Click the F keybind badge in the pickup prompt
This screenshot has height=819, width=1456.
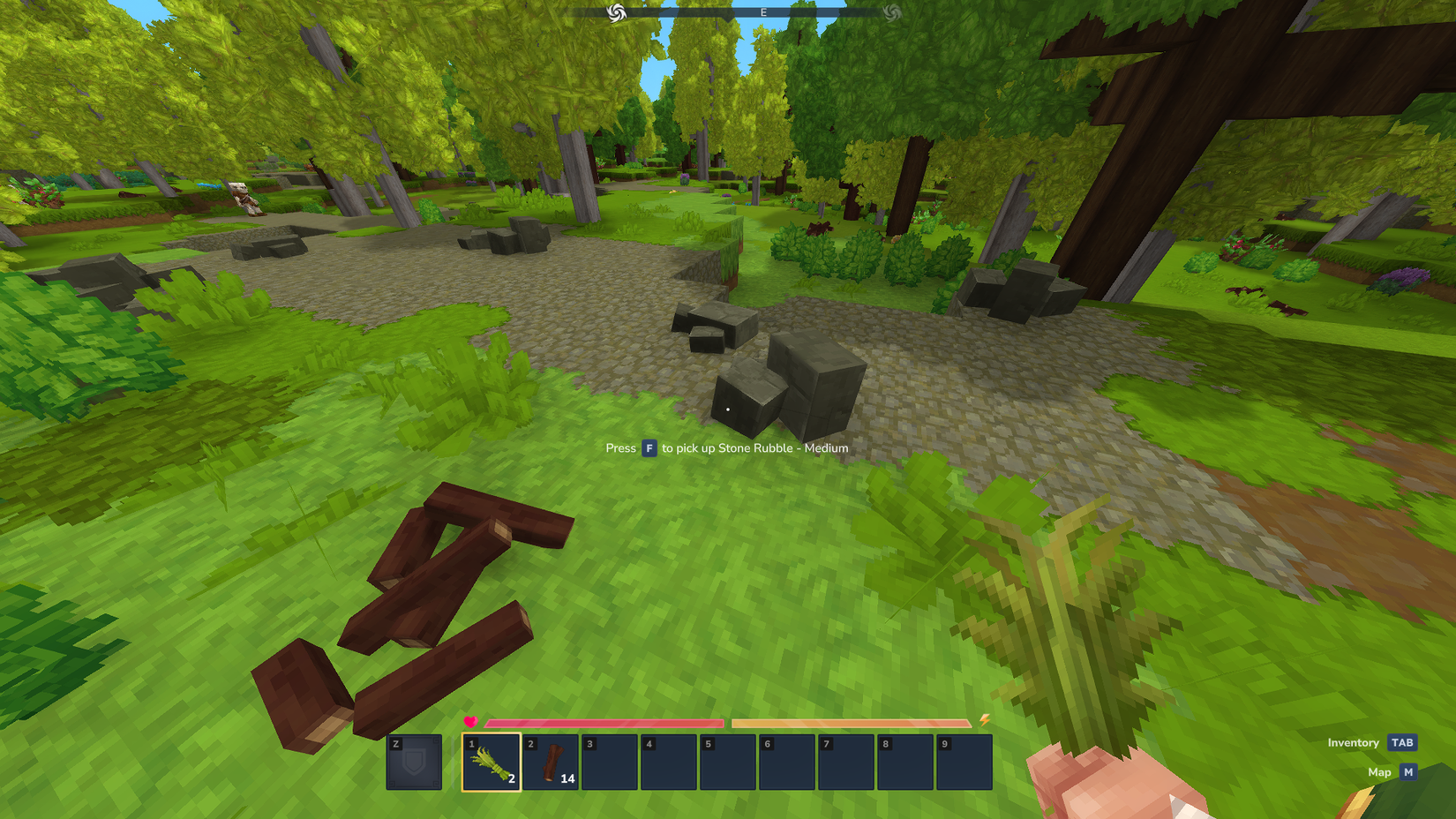(650, 448)
